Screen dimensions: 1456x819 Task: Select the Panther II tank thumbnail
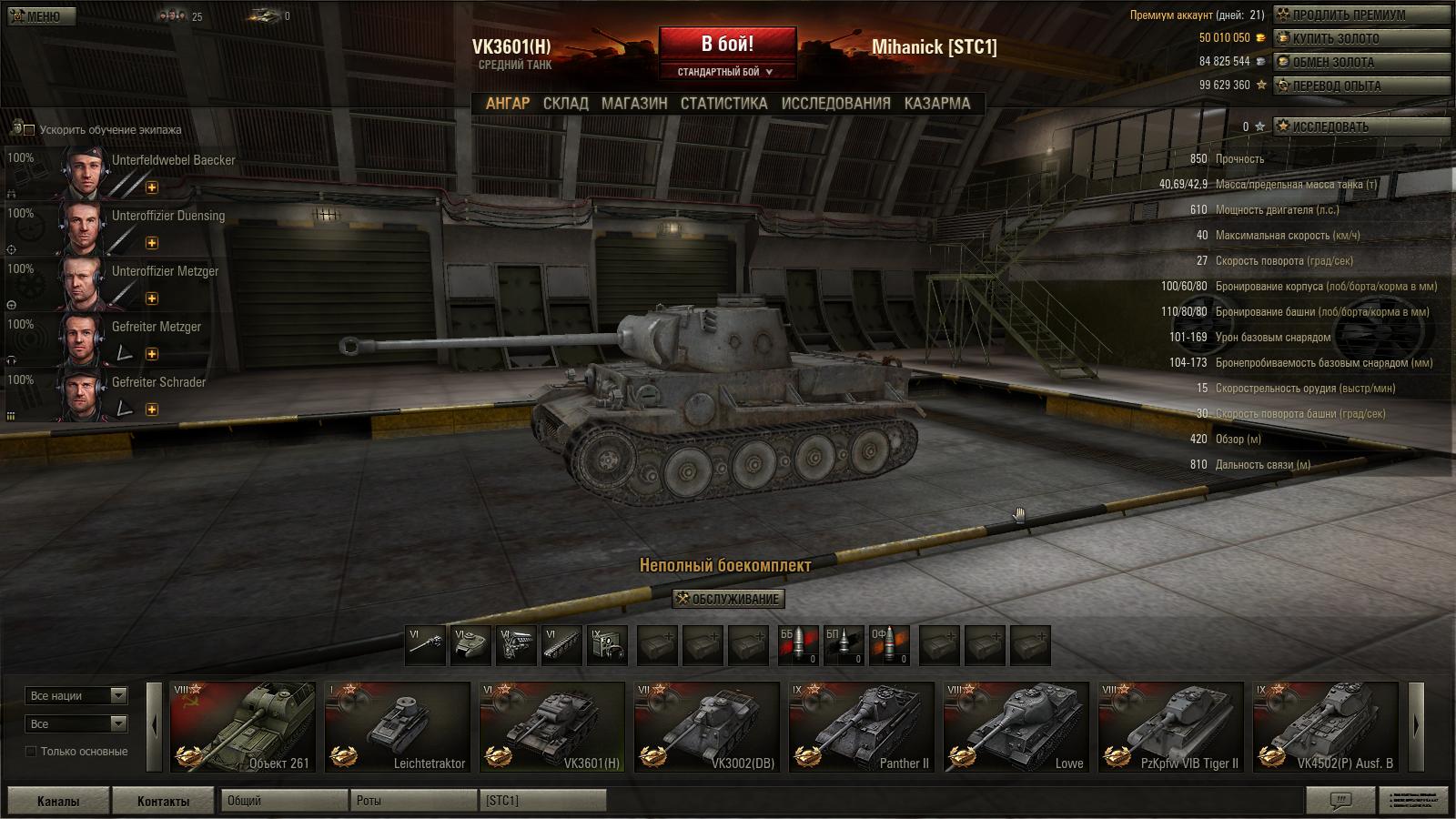click(862, 726)
